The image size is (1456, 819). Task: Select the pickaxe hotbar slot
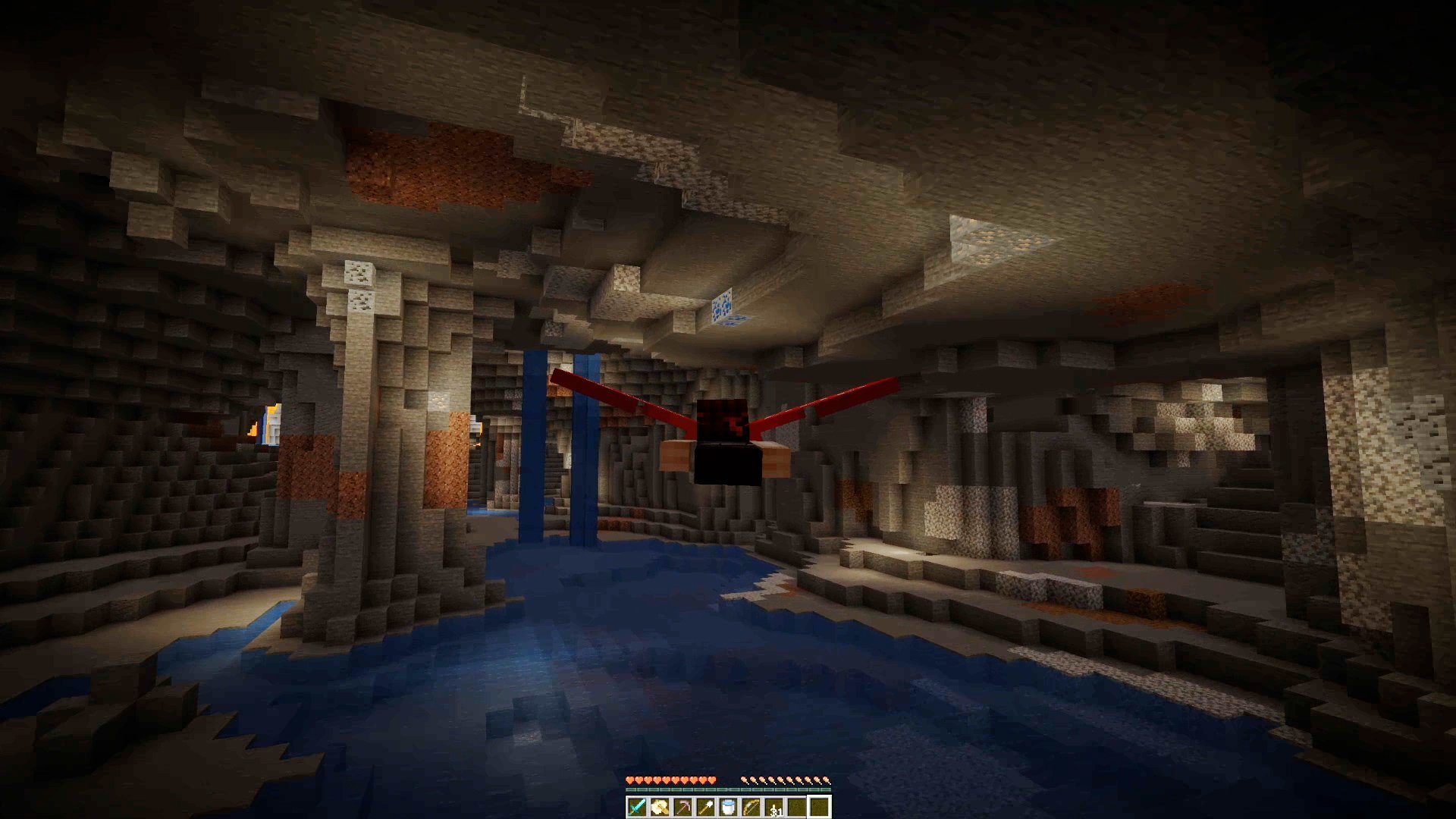tap(682, 807)
